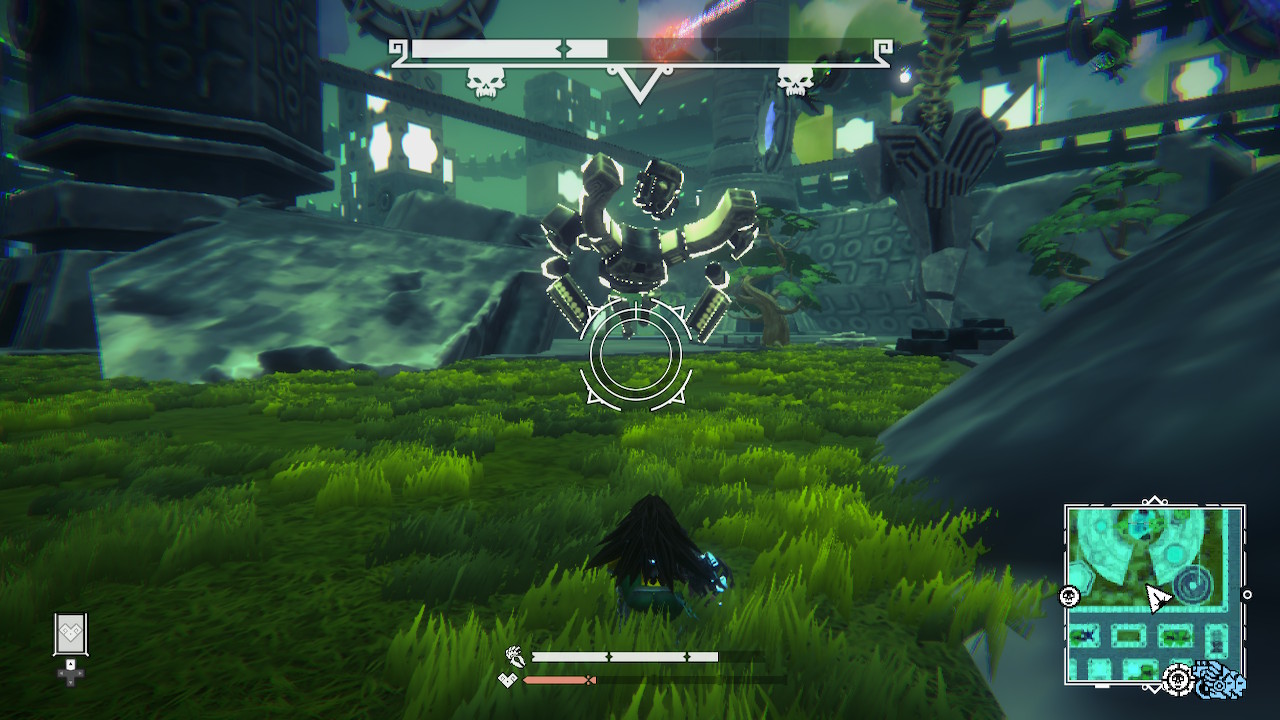
Task: Click the blue mask icon beside minimap
Action: [x=1221, y=680]
